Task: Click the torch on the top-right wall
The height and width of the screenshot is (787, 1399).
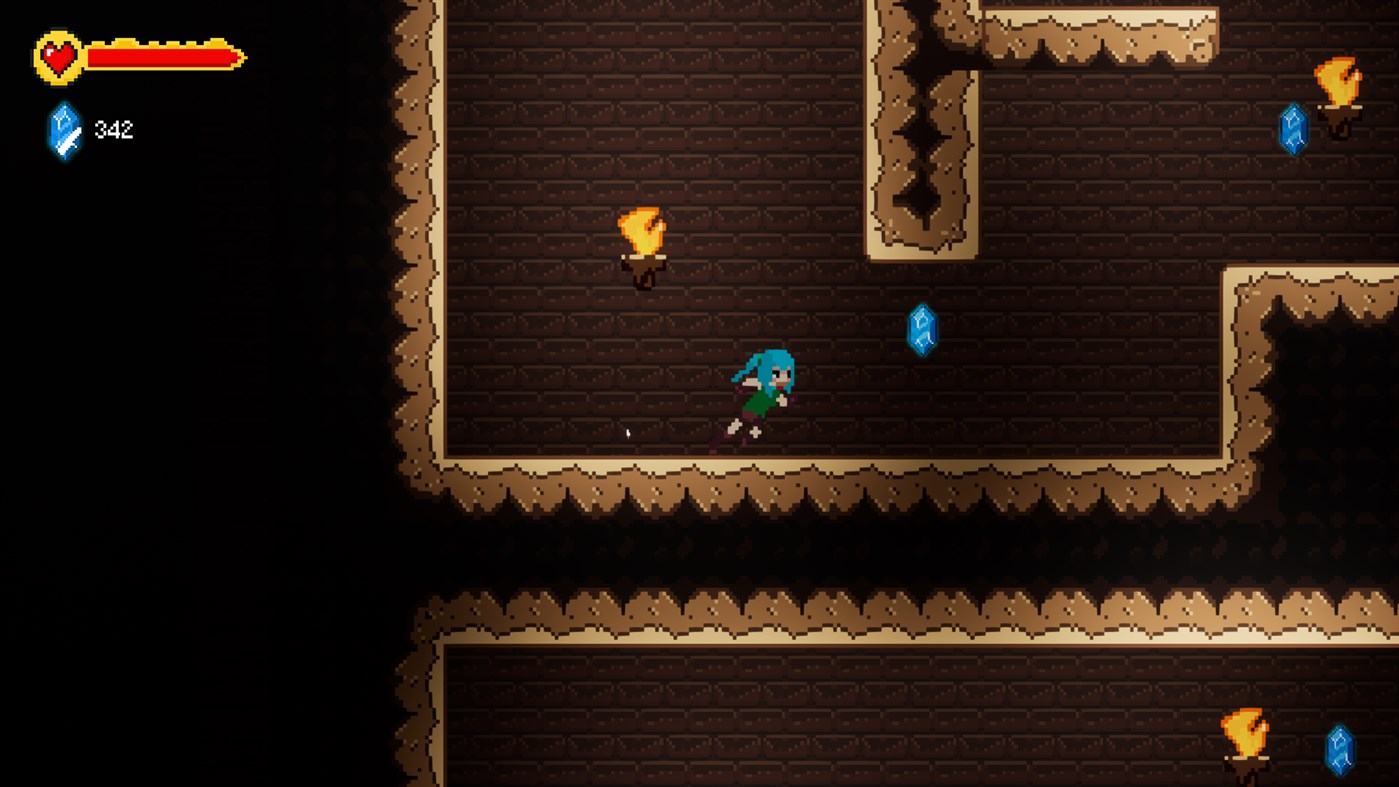Action: (x=1340, y=82)
